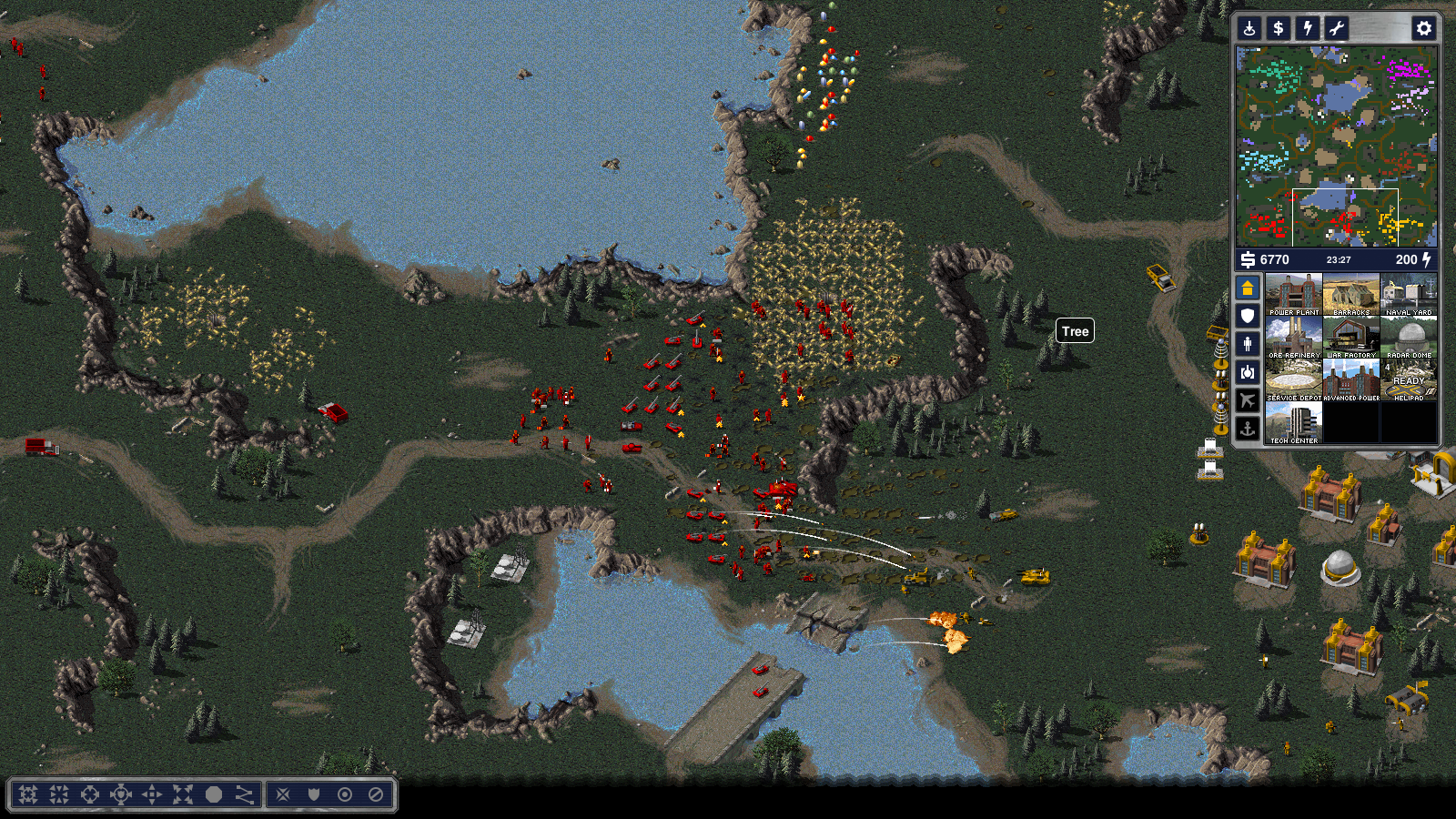Place the ready Helipad
Image resolution: width=1456 pixels, height=819 pixels.
tap(1409, 379)
